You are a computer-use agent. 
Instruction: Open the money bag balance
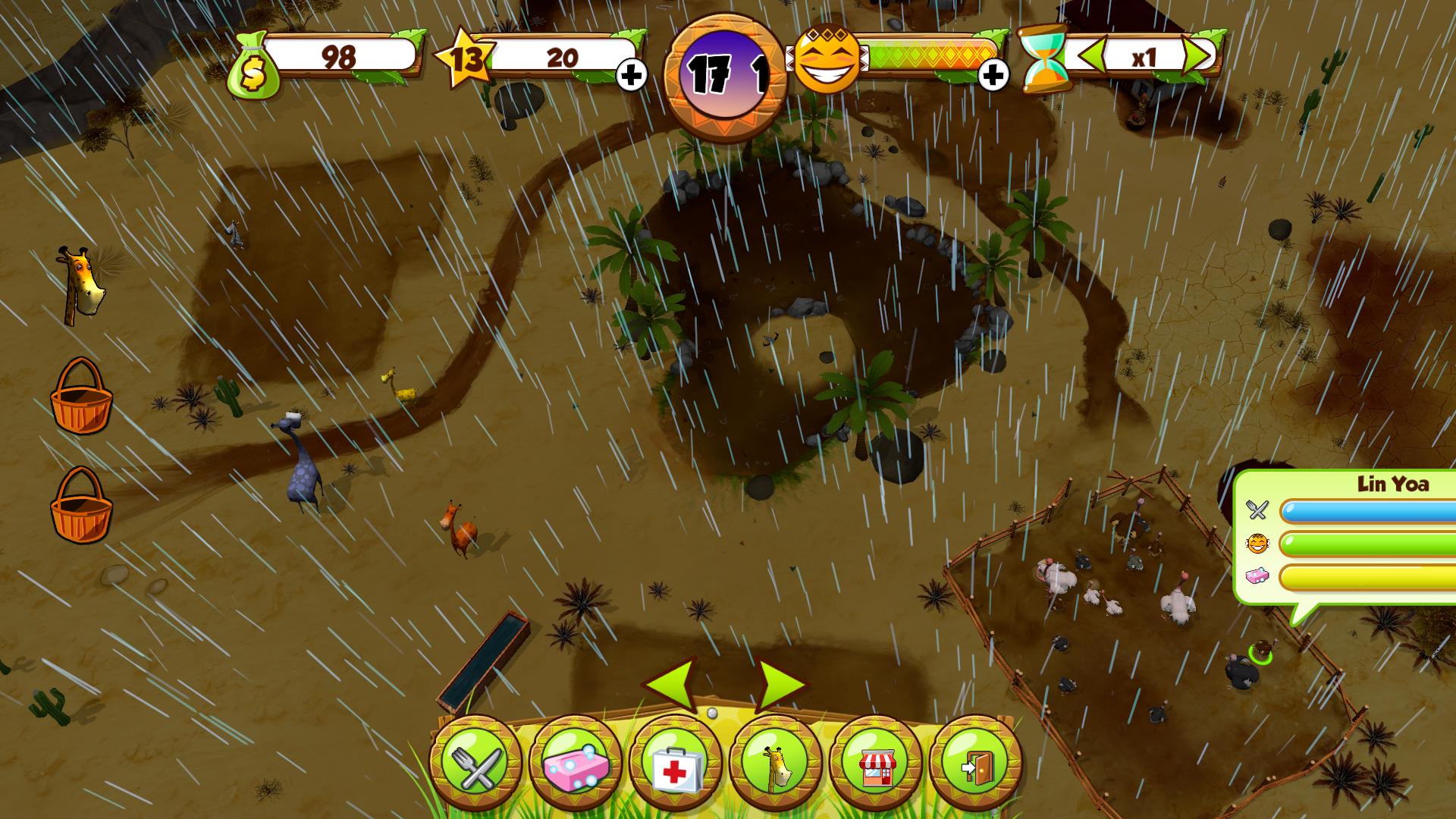click(256, 66)
